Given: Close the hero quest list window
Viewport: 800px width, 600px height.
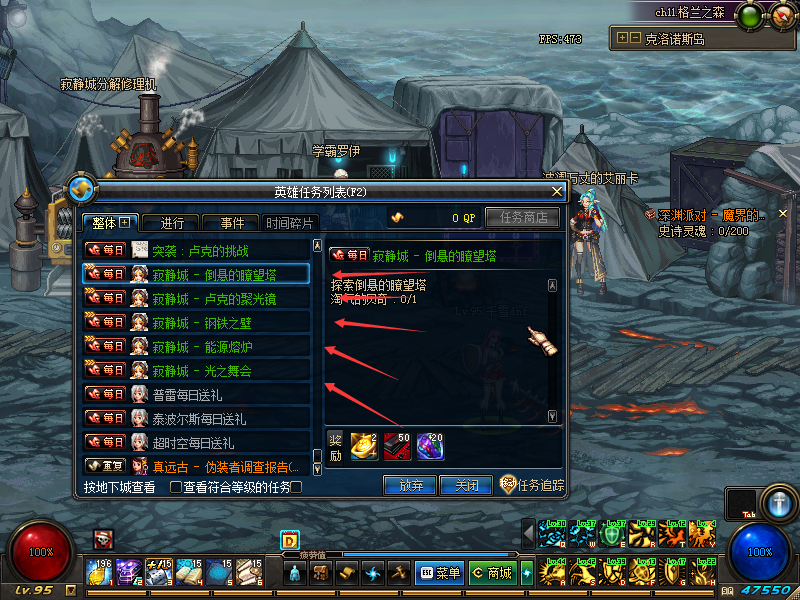Looking at the screenshot, I should [559, 191].
